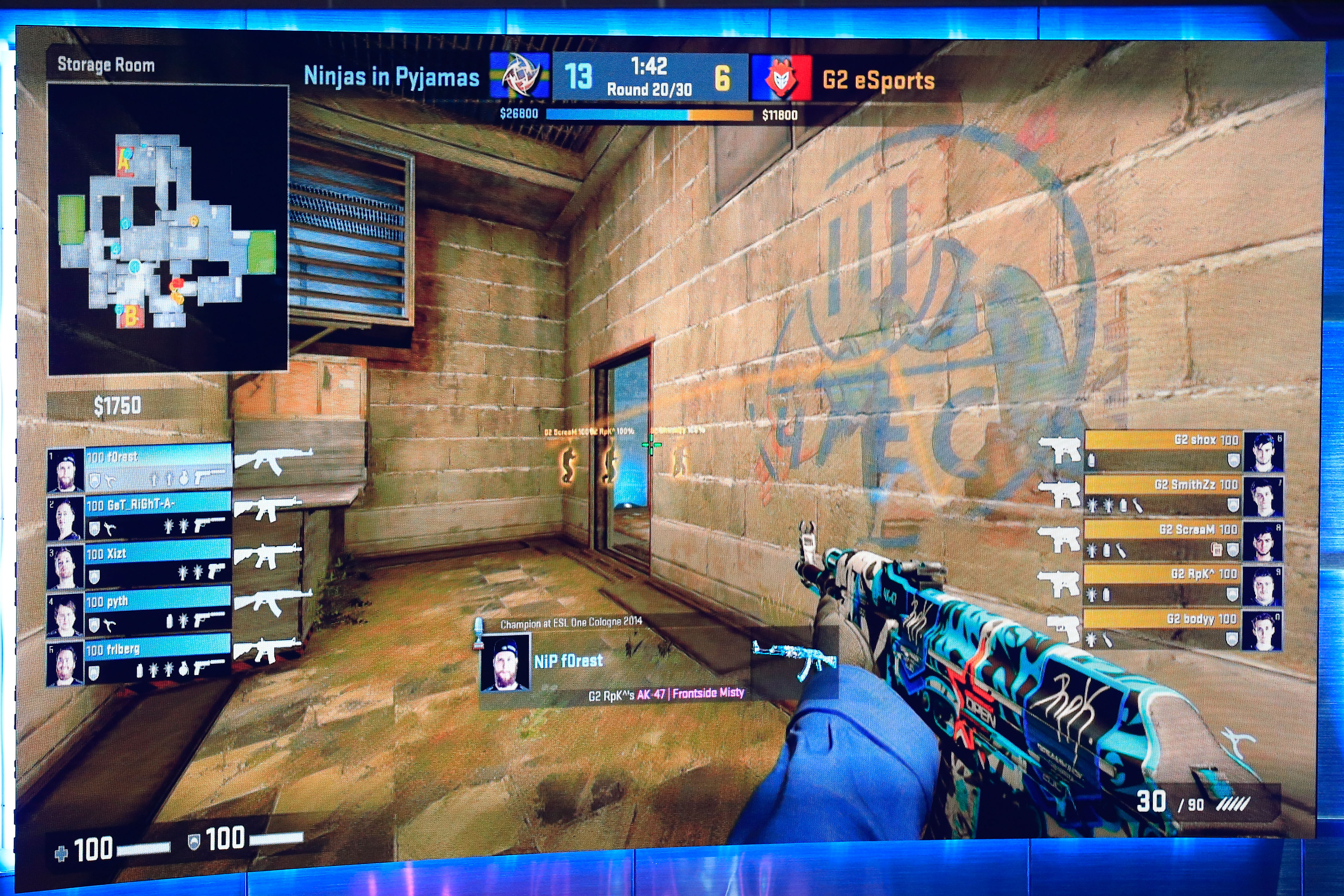Toggle GeT_RiGhT's headset kill indicator

tap(110, 527)
